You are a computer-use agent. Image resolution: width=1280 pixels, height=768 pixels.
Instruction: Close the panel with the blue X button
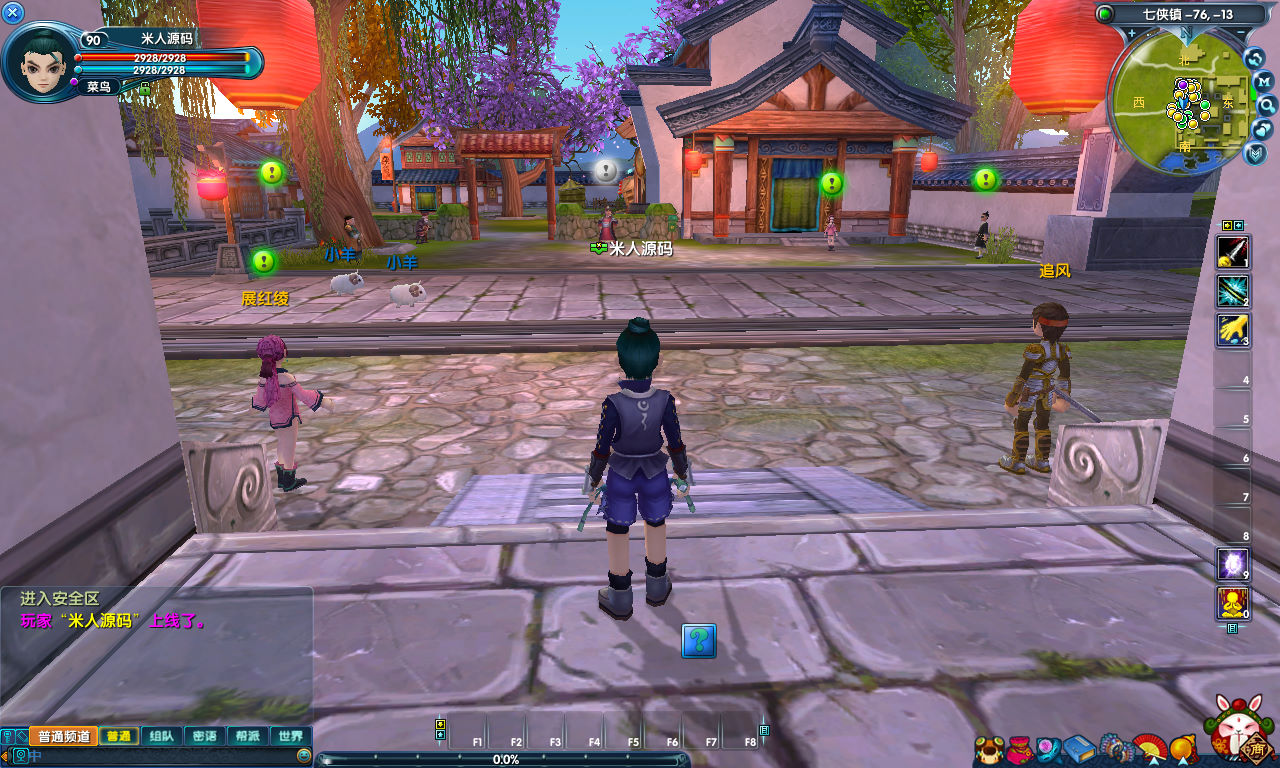click(13, 12)
